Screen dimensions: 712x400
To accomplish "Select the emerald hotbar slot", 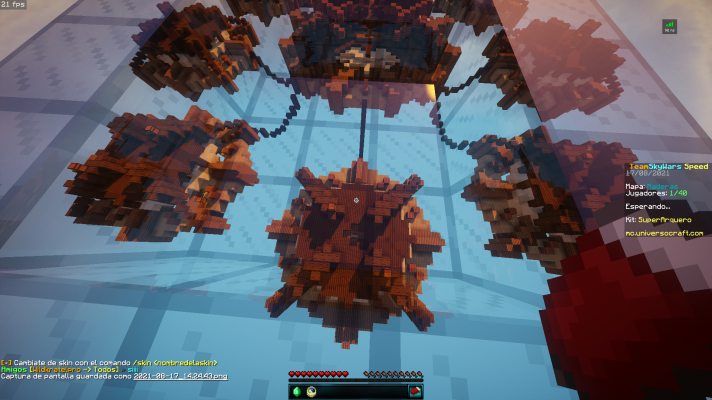I will point(296,390).
